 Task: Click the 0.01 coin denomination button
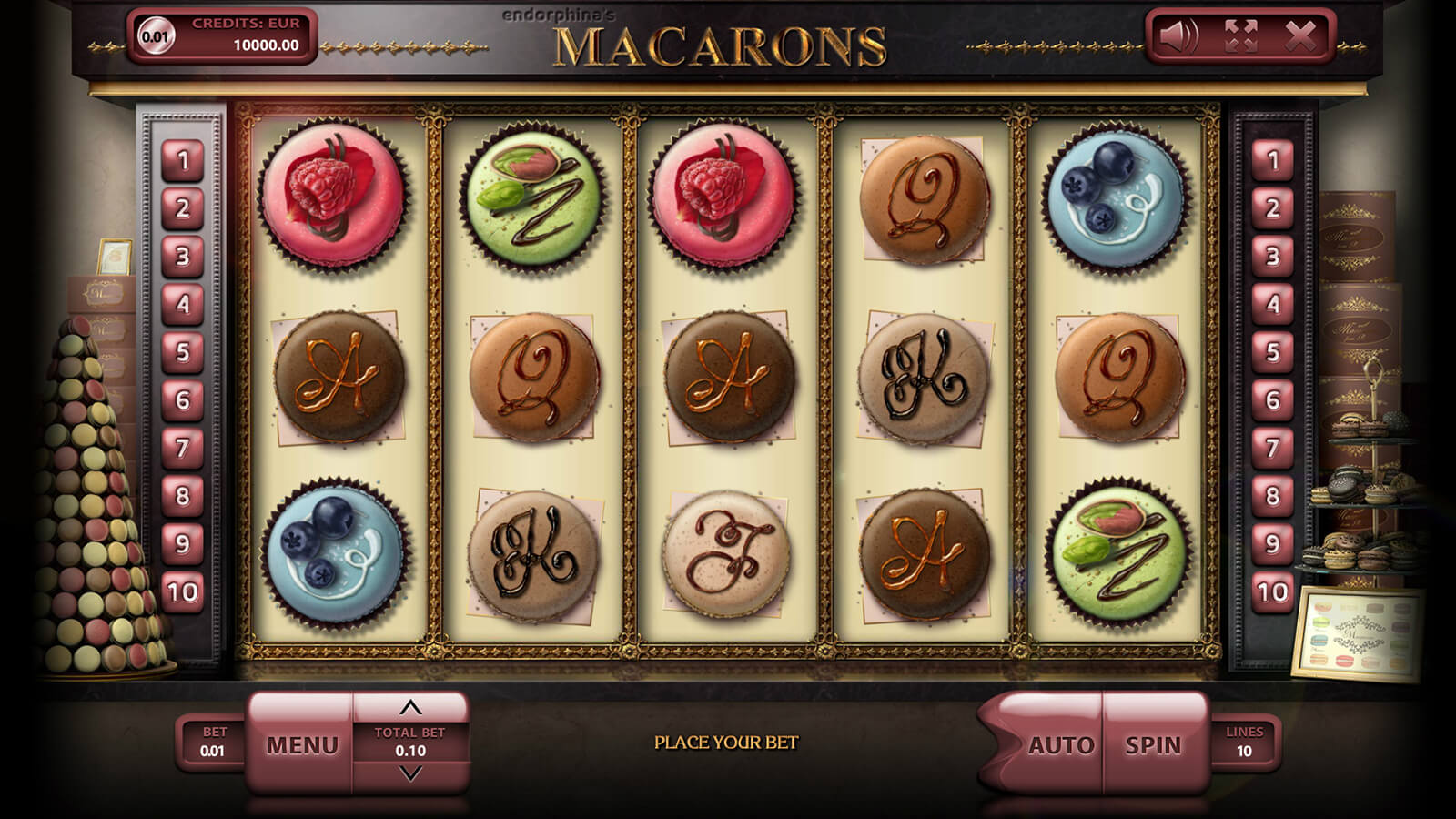point(155,36)
